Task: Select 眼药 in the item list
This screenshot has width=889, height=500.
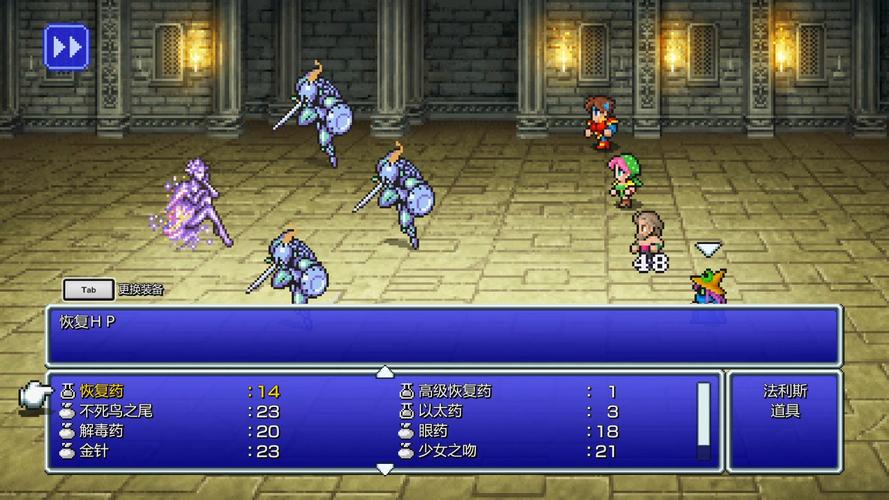Action: (x=433, y=431)
